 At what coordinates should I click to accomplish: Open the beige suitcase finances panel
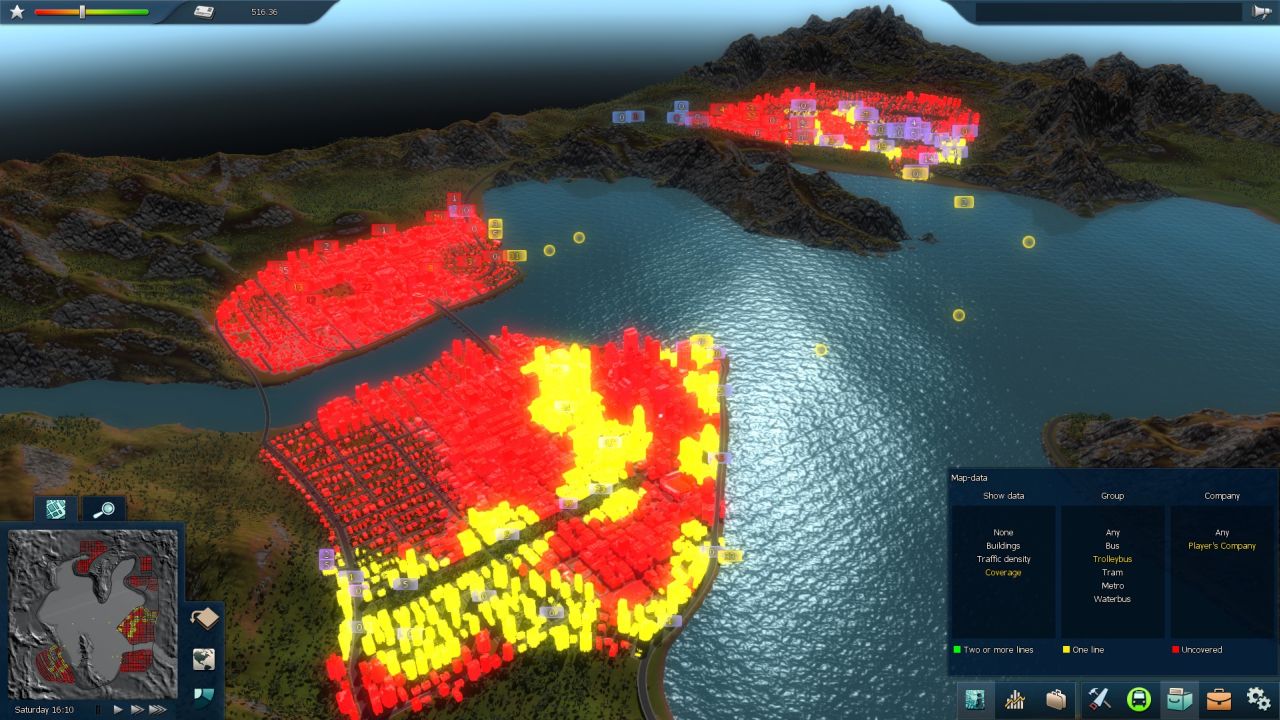[1055, 699]
